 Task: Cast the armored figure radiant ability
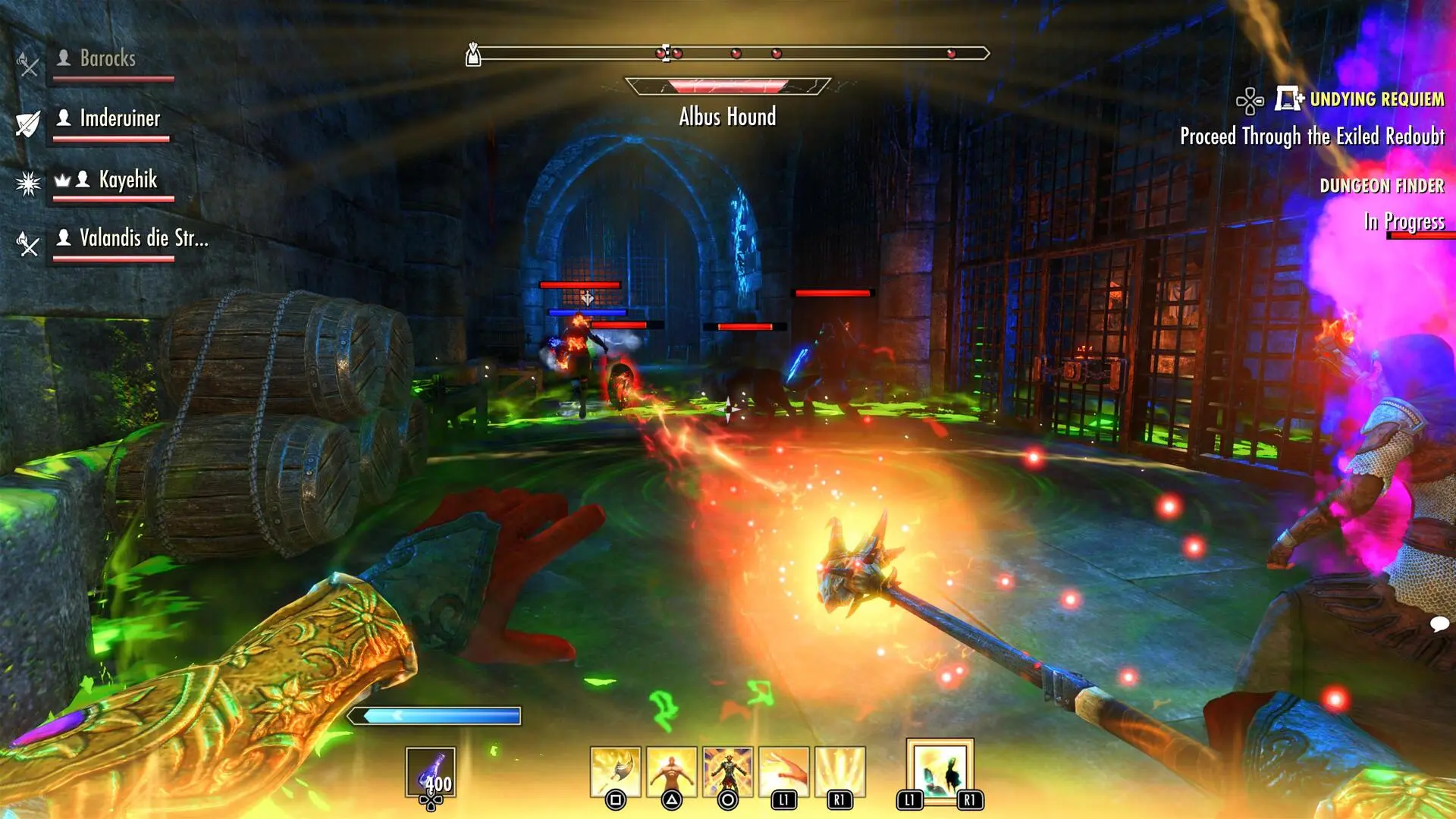pyautogui.click(x=727, y=772)
